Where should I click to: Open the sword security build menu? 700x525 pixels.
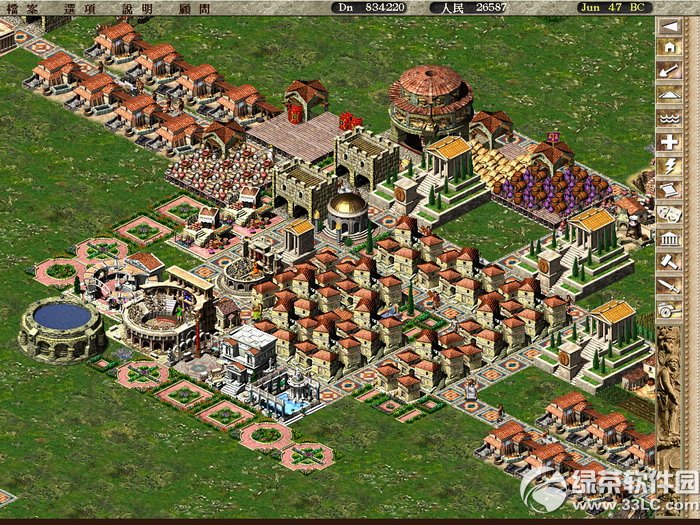pos(669,285)
